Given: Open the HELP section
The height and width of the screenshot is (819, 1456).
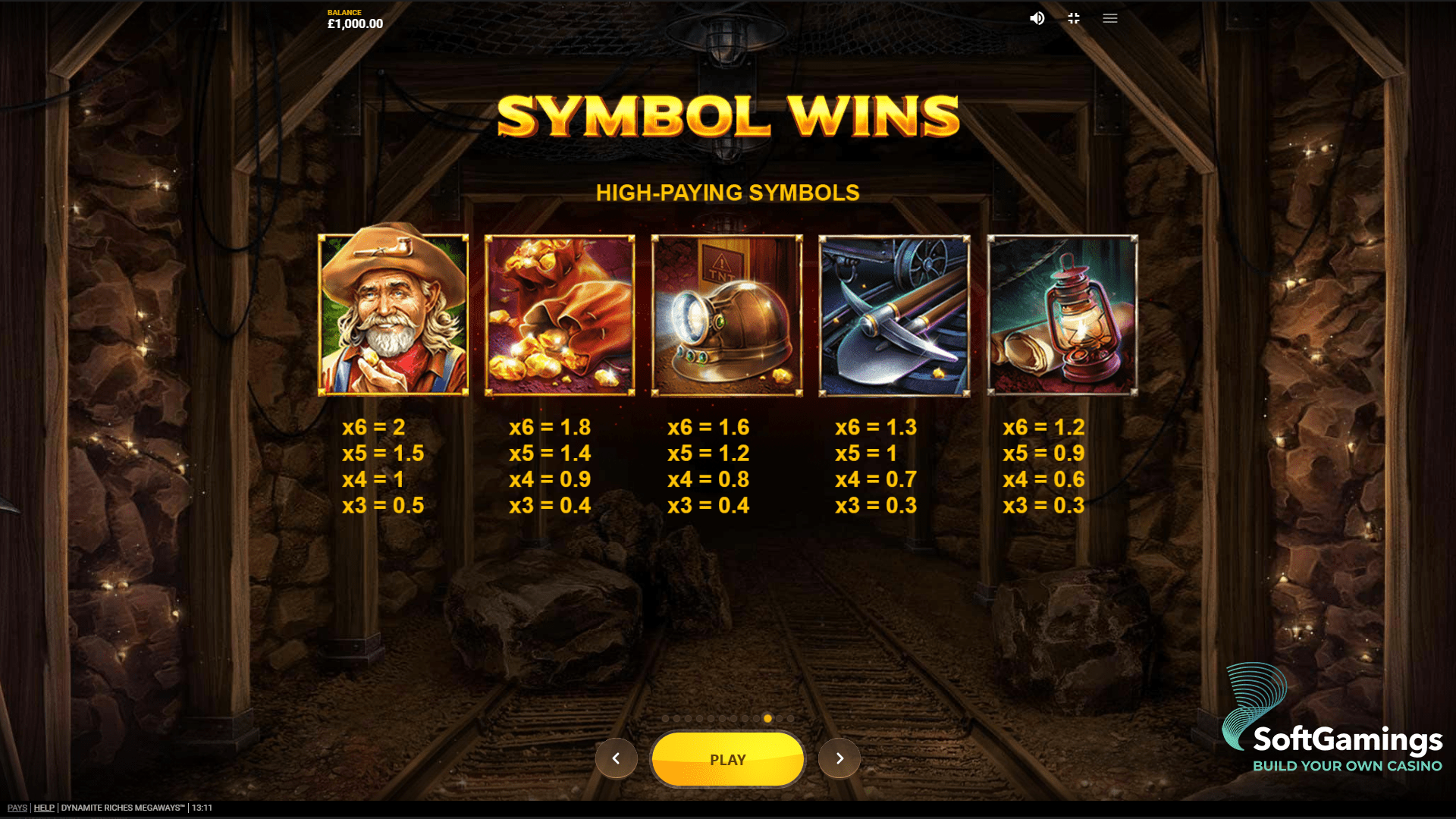Looking at the screenshot, I should click(44, 808).
